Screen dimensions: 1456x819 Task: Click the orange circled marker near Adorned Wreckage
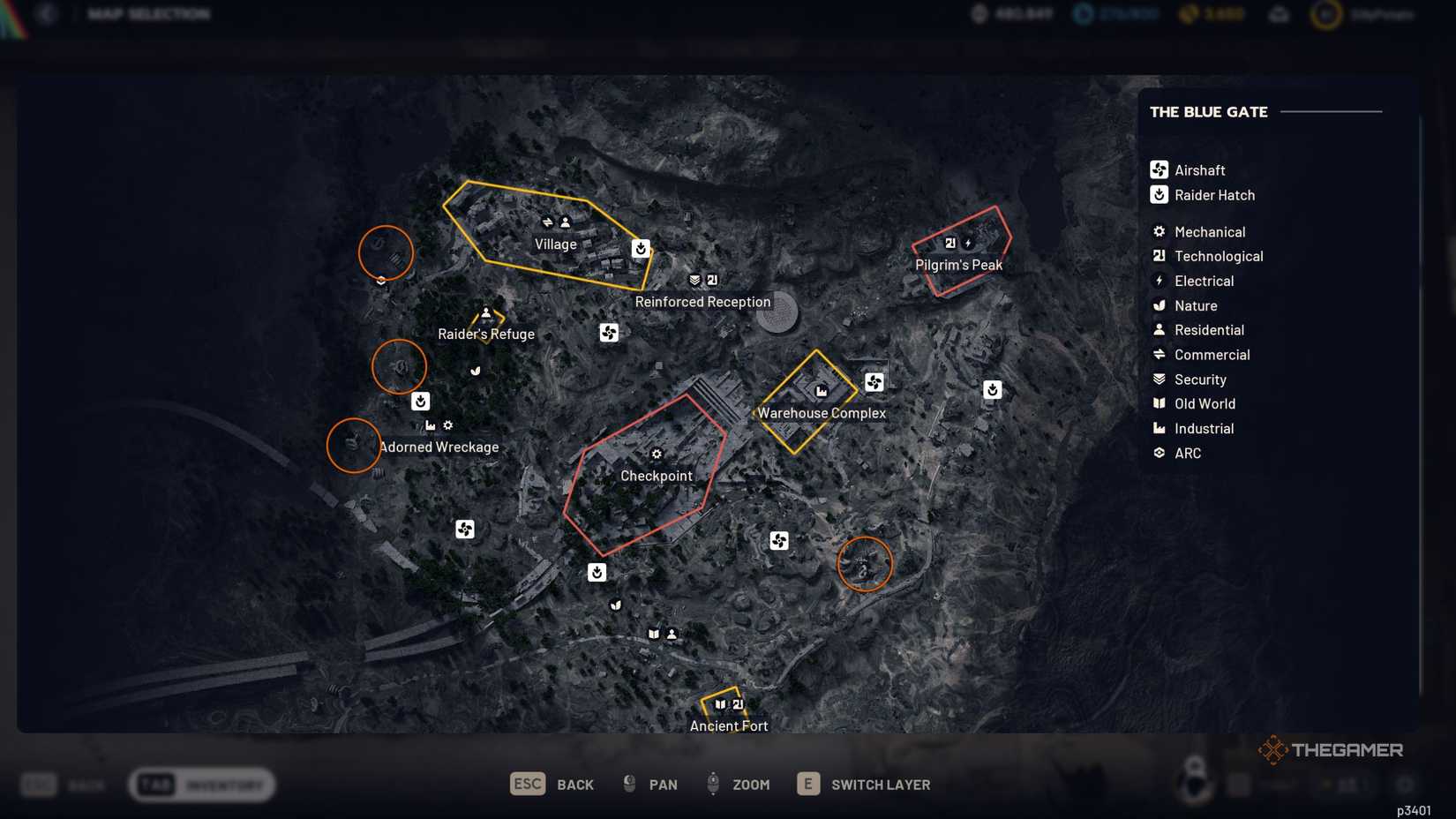[x=352, y=446]
